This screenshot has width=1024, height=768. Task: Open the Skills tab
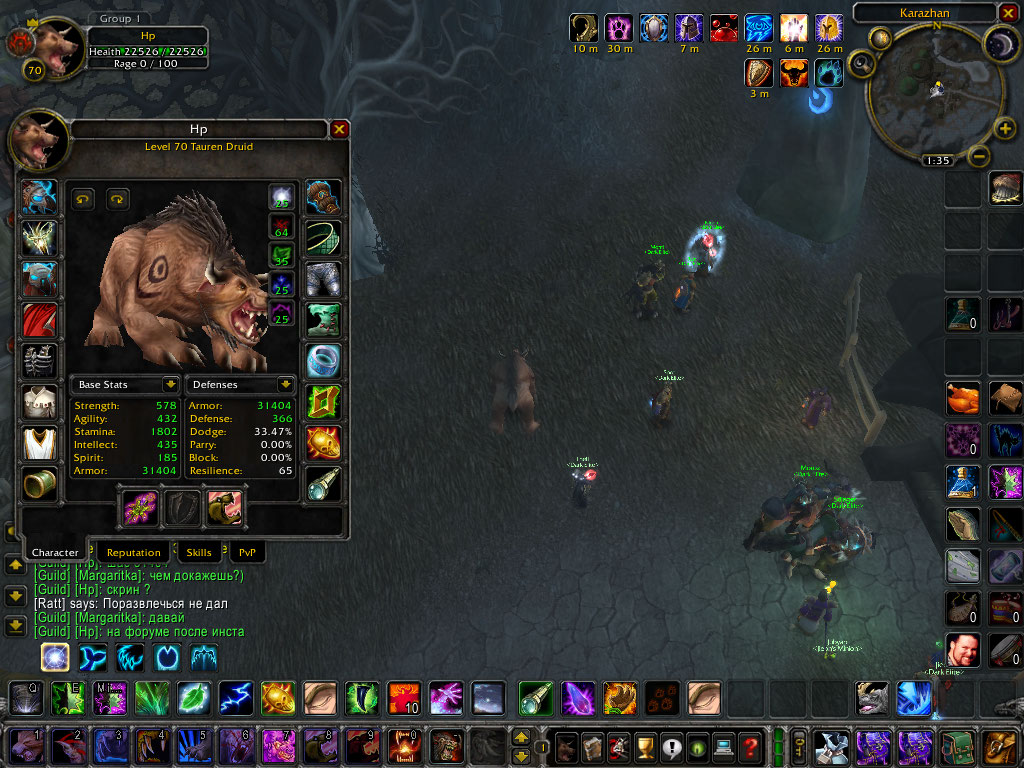click(x=199, y=552)
